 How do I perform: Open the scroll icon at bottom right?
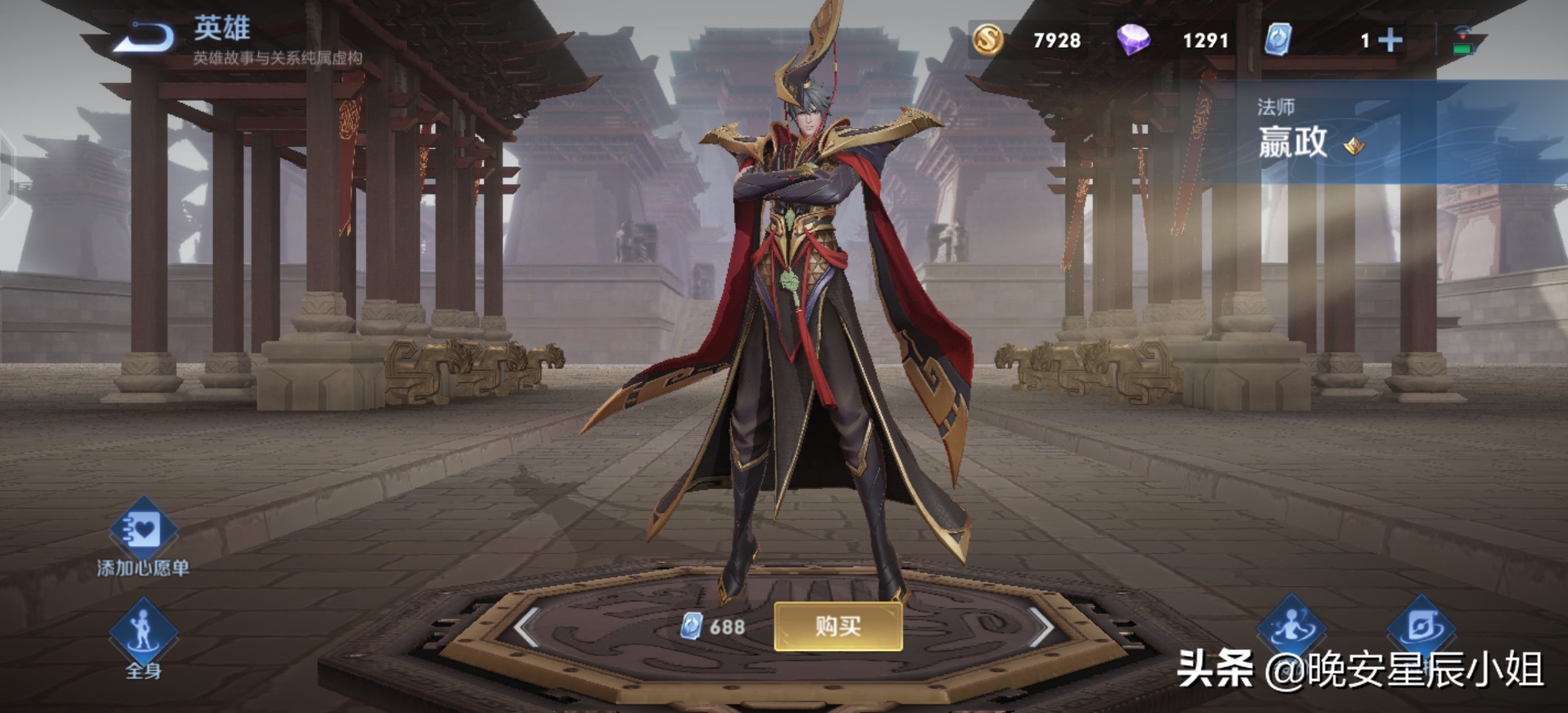tap(1421, 627)
